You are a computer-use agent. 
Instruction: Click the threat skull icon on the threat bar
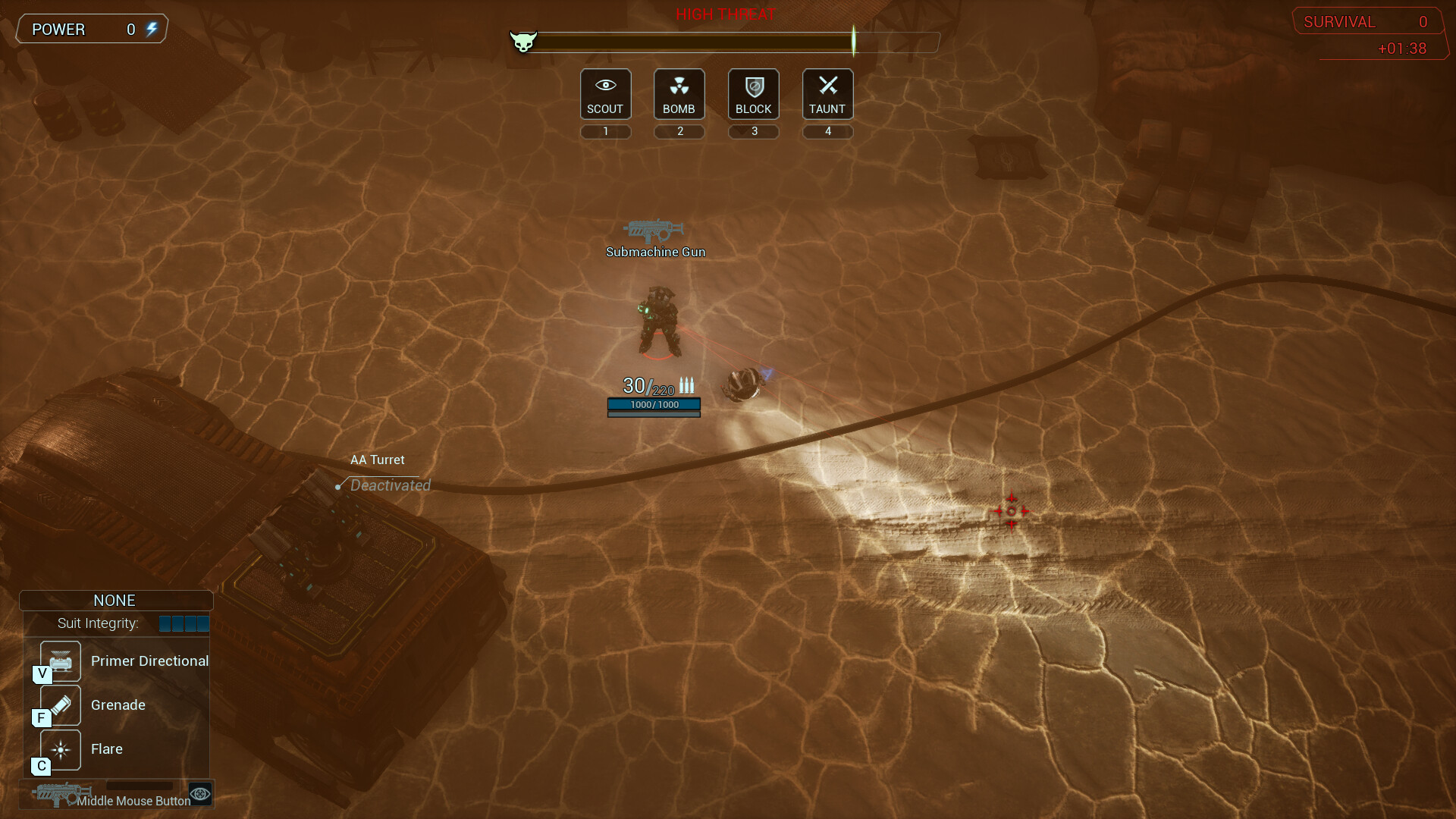[524, 42]
